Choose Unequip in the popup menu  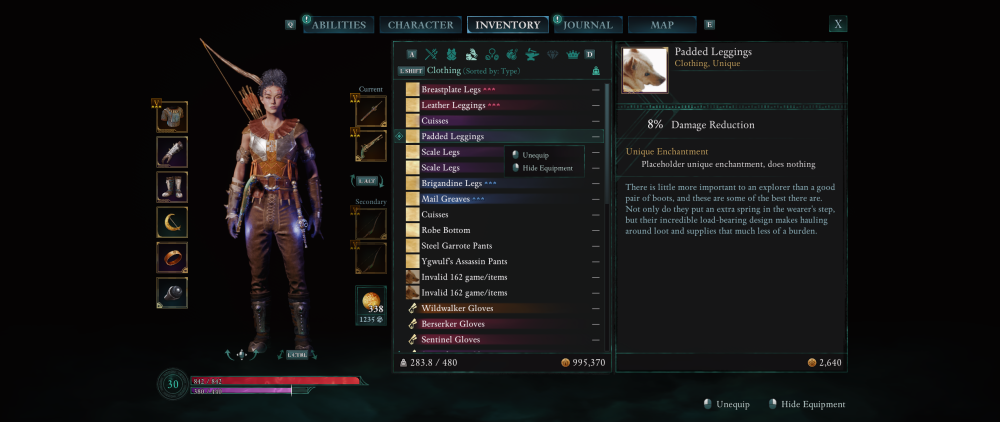(x=536, y=155)
